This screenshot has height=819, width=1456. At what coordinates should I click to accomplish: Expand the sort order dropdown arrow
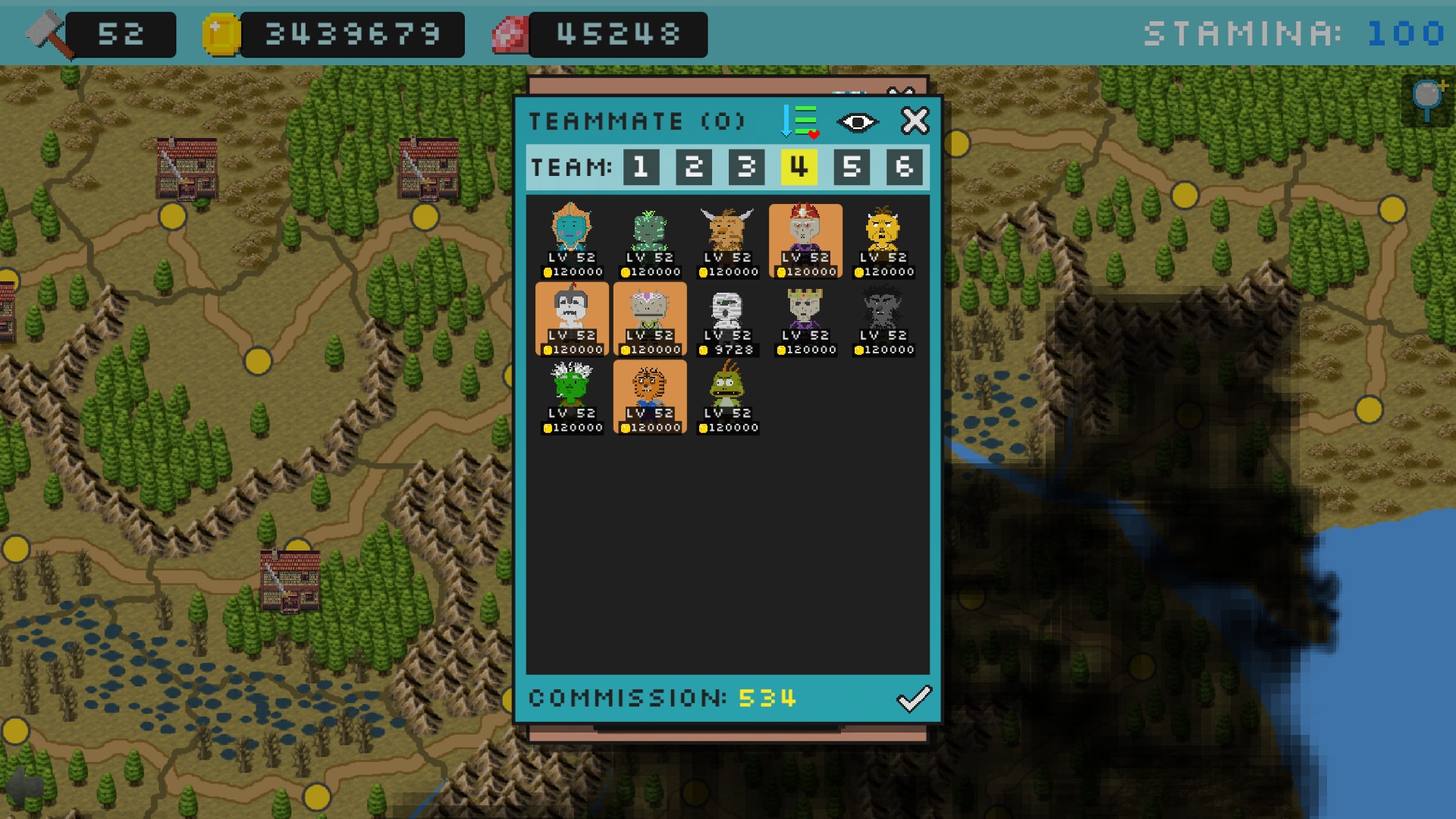tap(786, 121)
